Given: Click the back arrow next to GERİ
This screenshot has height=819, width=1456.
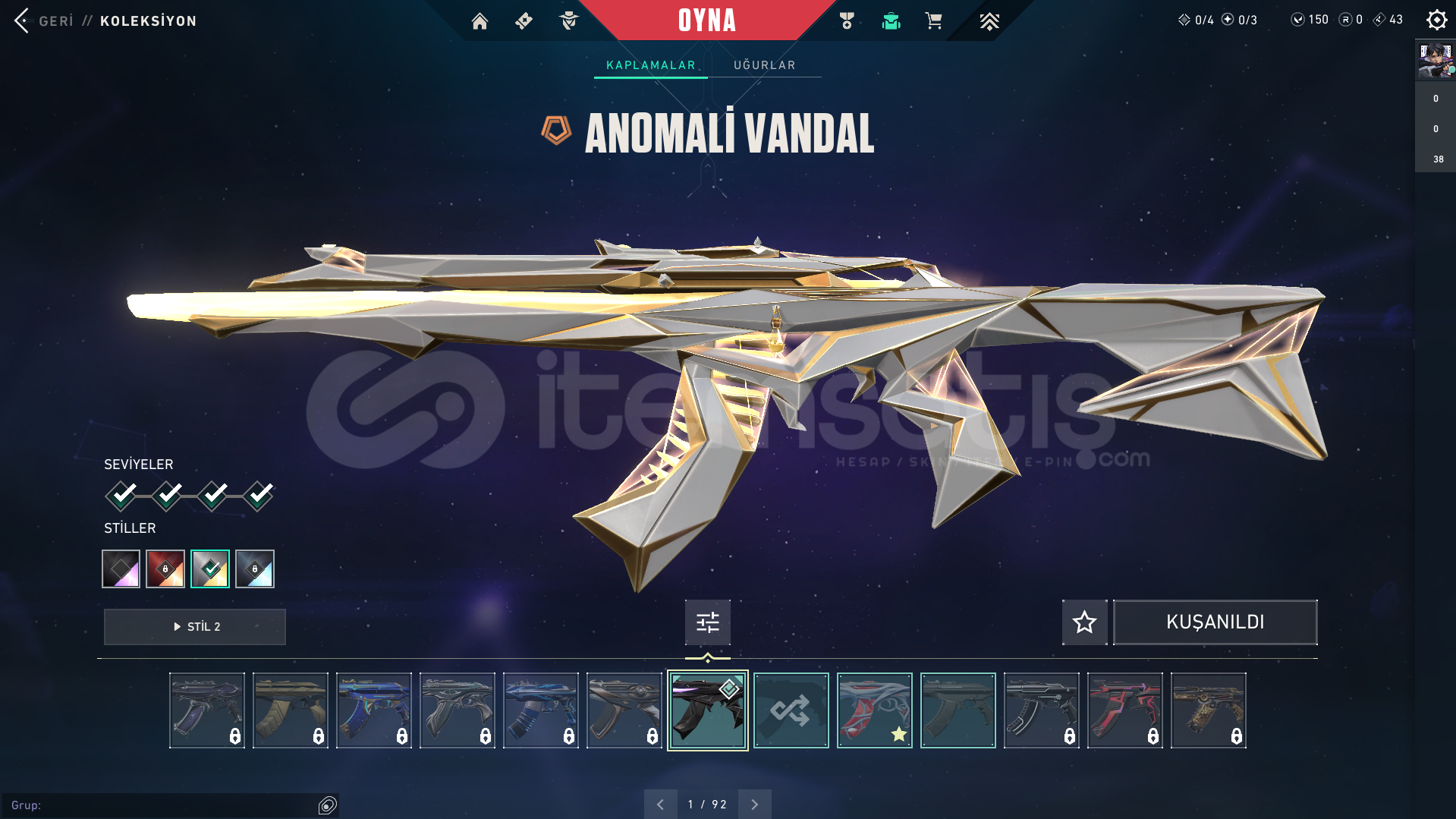Looking at the screenshot, I should (23, 20).
